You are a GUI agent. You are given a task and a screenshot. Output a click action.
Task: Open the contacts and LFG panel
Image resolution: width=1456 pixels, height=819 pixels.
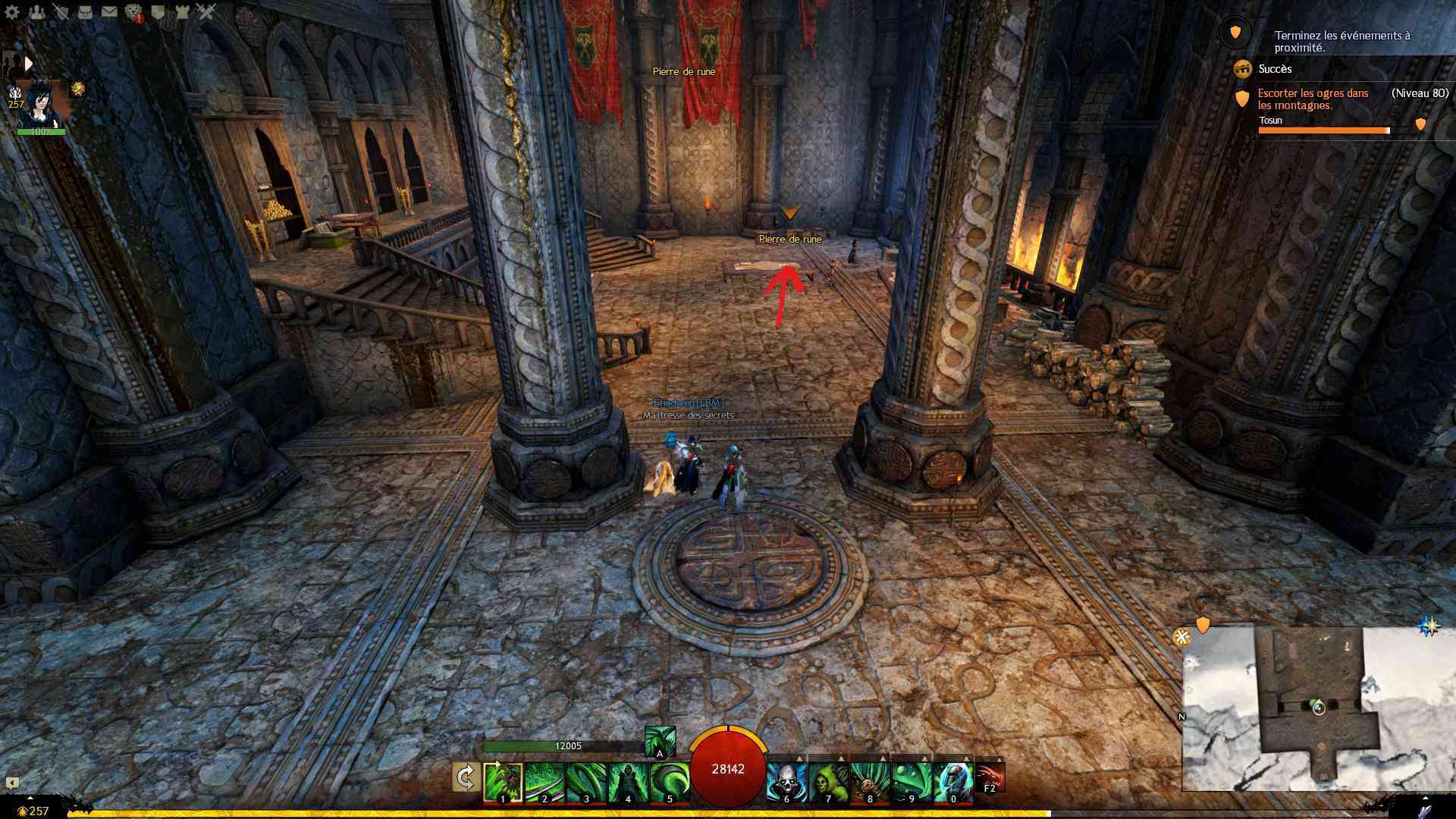coord(36,12)
